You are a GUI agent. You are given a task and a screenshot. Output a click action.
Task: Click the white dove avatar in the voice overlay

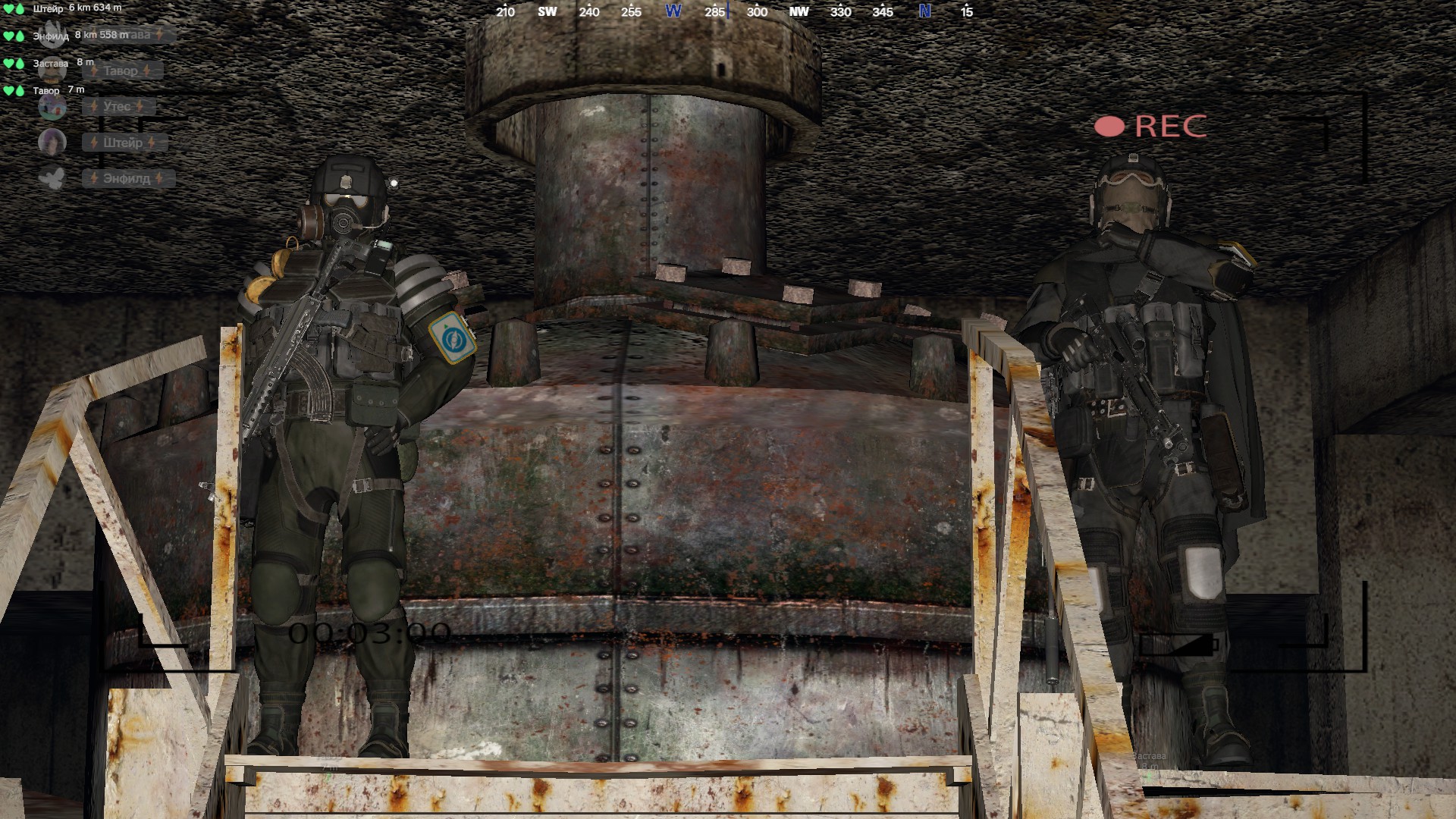52,178
